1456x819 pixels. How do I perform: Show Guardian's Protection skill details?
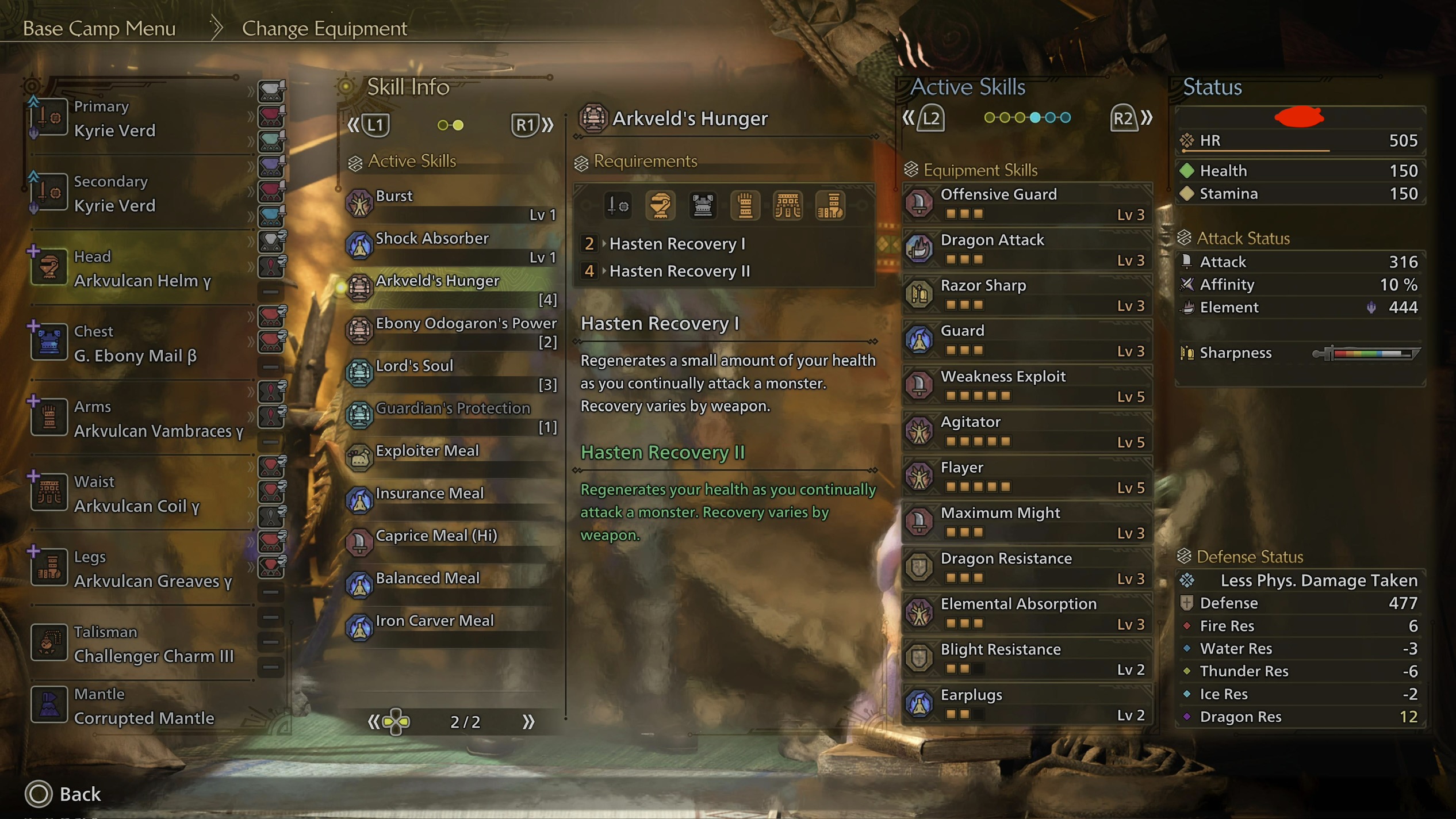pyautogui.click(x=451, y=416)
